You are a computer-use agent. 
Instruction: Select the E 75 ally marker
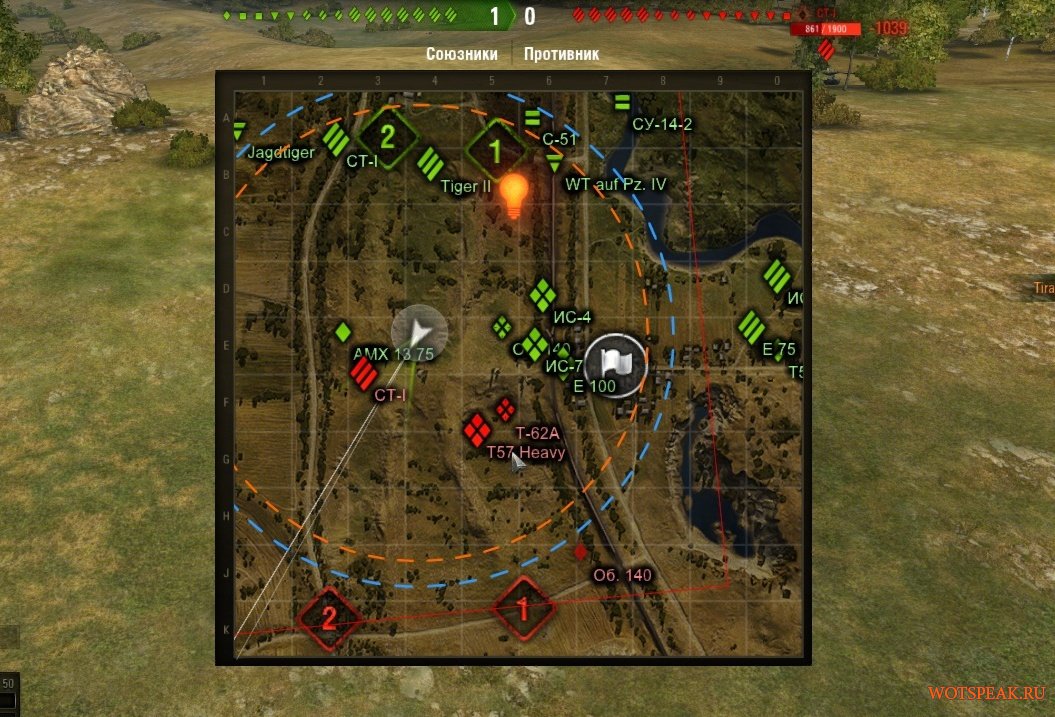[x=752, y=327]
